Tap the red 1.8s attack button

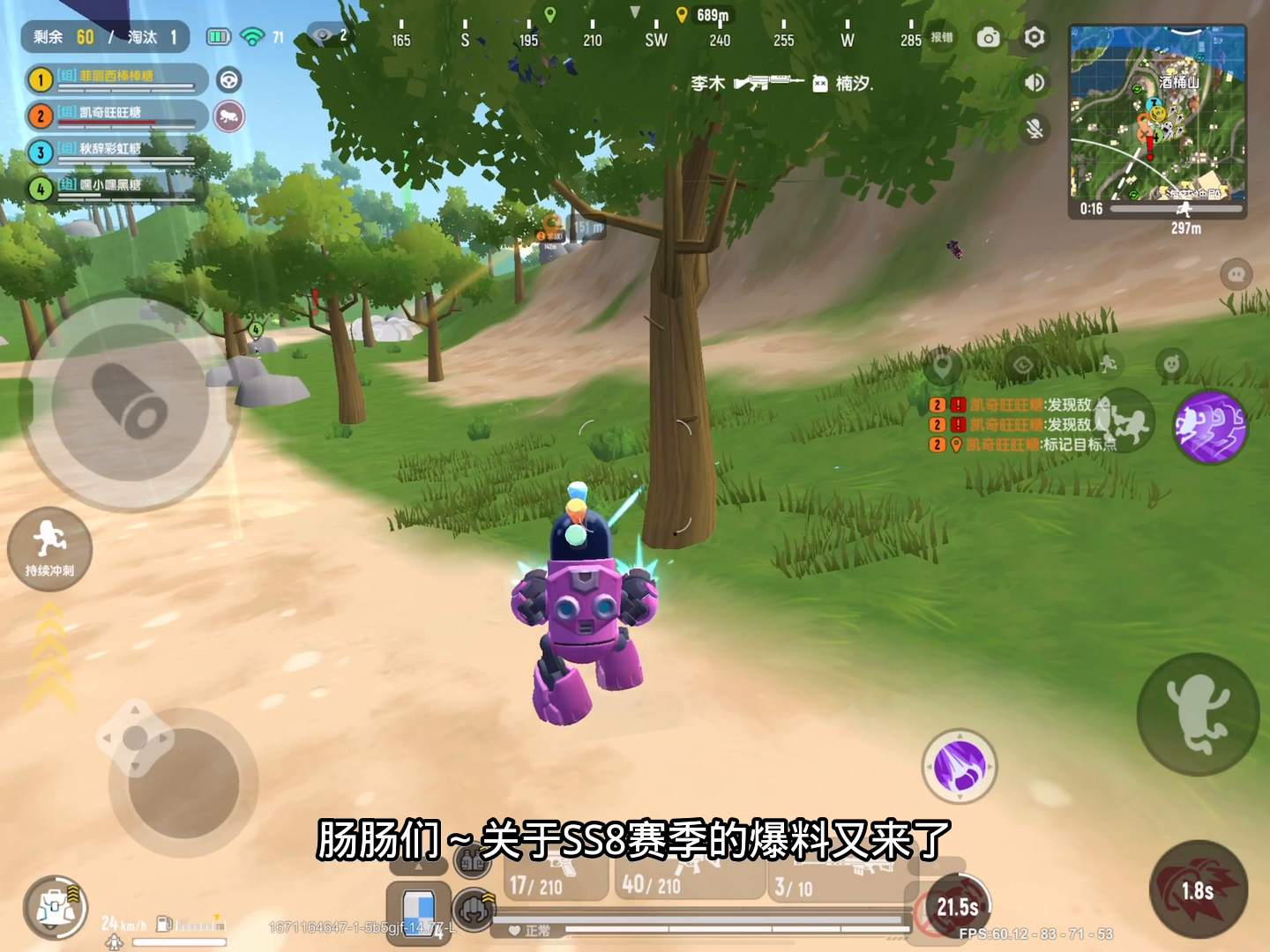pos(1198,890)
